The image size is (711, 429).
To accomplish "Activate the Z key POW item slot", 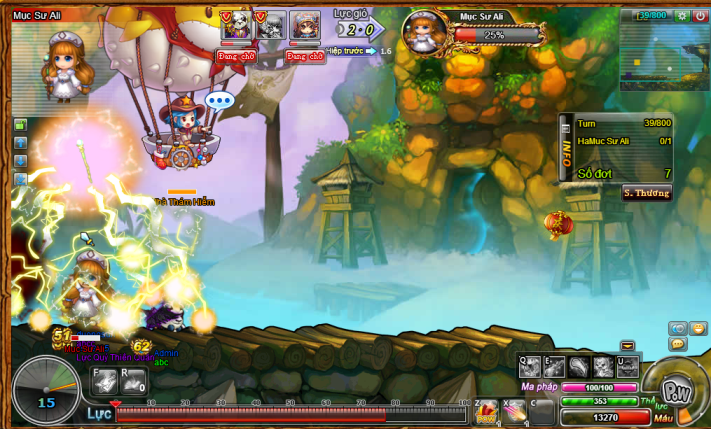I will pos(487,410).
